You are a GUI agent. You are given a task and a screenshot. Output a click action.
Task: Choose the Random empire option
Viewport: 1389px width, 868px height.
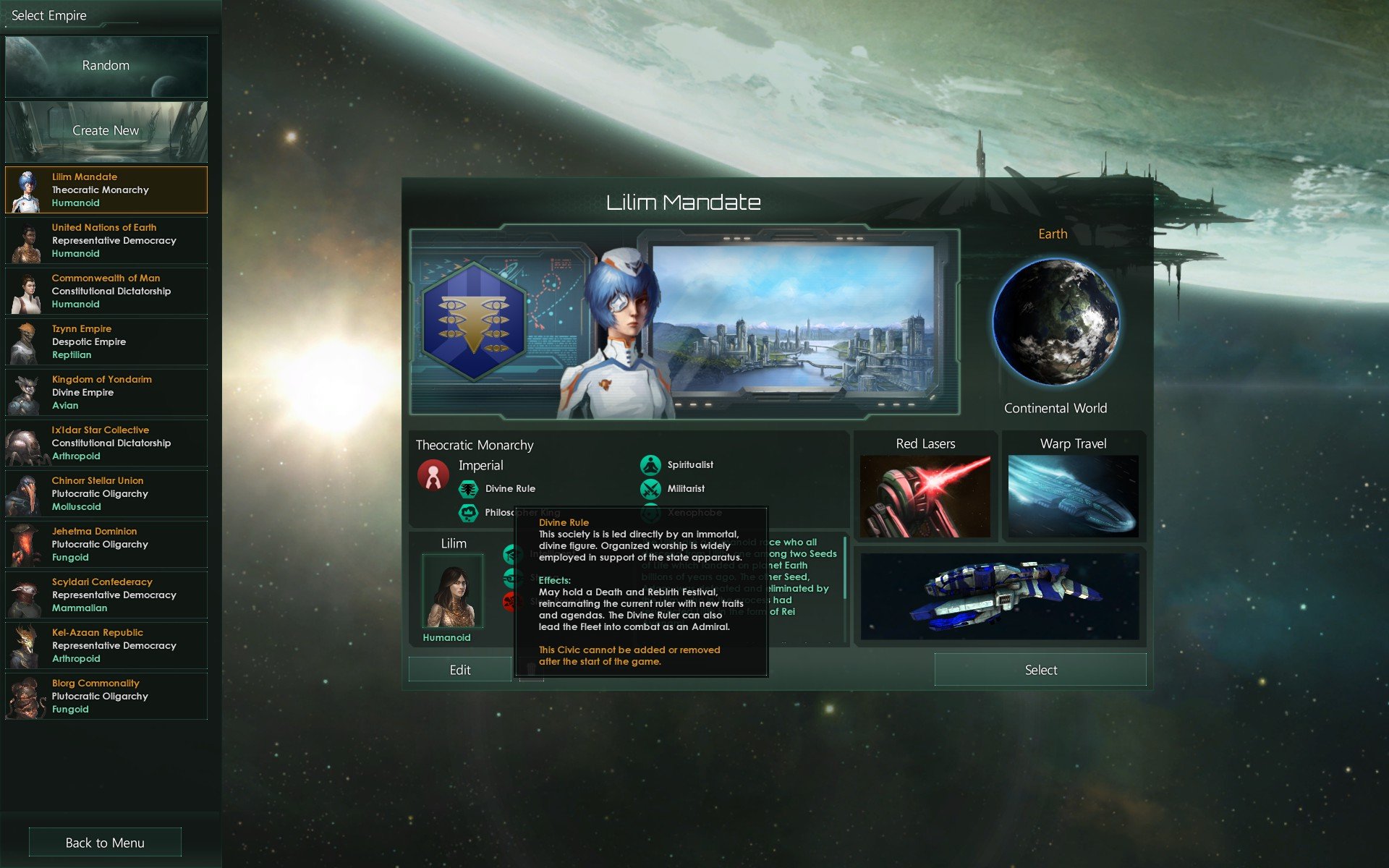pos(106,67)
